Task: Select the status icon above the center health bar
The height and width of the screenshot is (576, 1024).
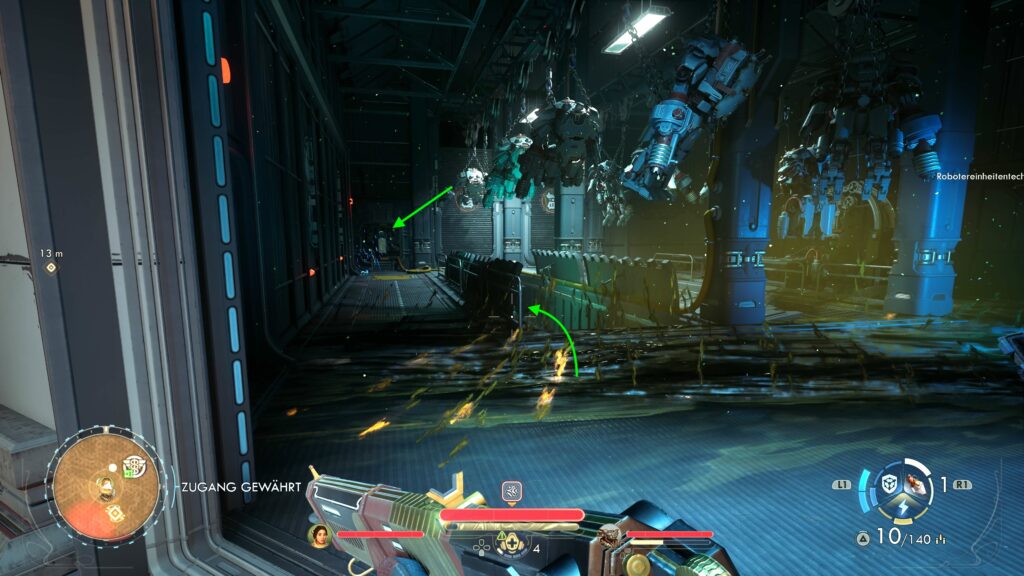Action: click(x=511, y=491)
